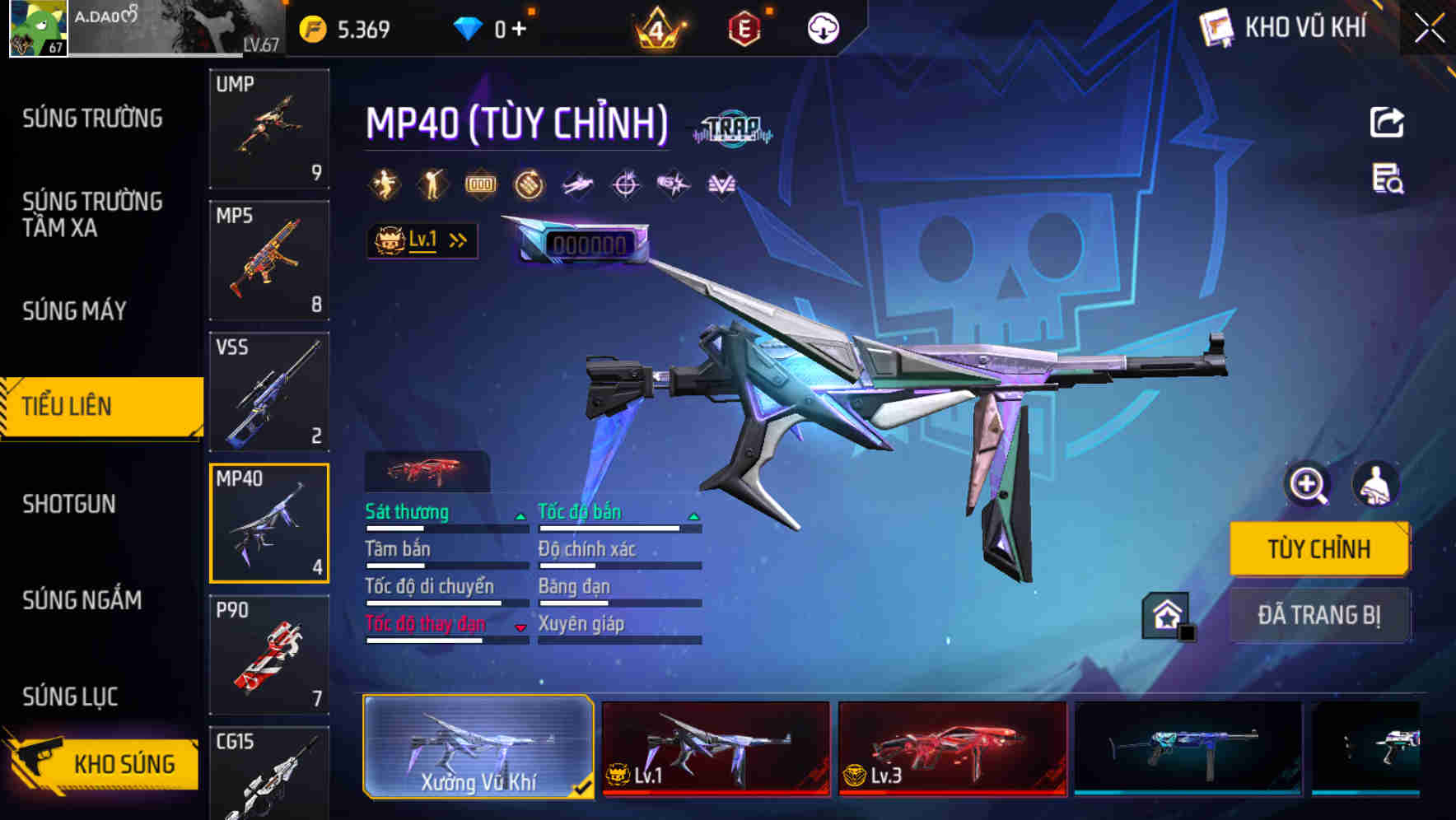Collapse the Tốc độ thay đạn stat arrow
The height and width of the screenshot is (820, 1456).
point(520,627)
